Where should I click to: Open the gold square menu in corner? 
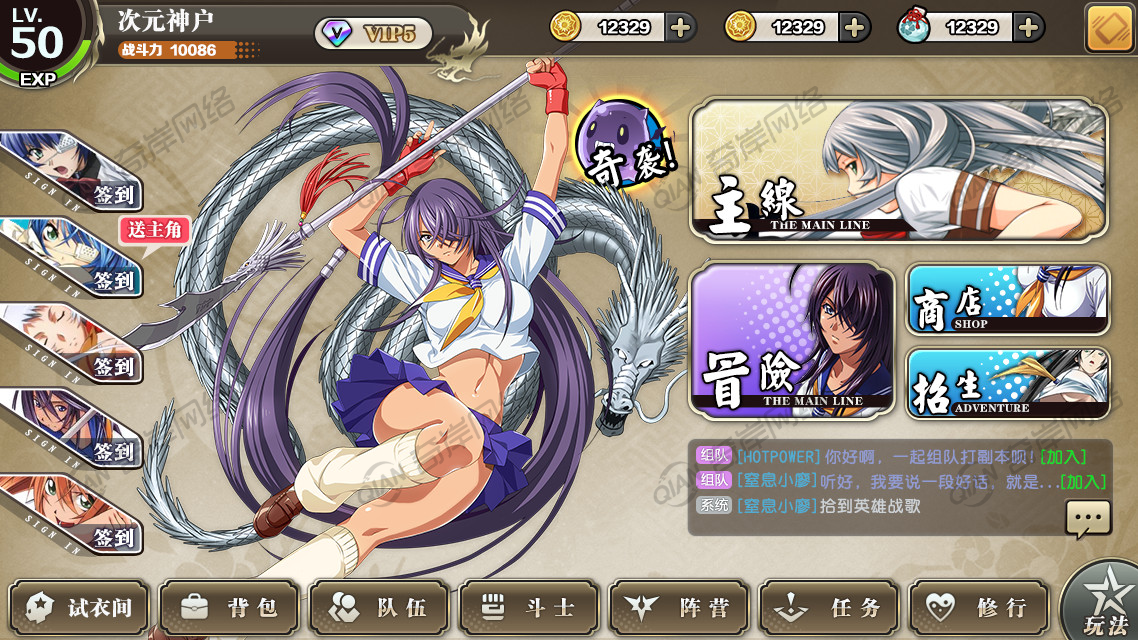[x=1109, y=28]
